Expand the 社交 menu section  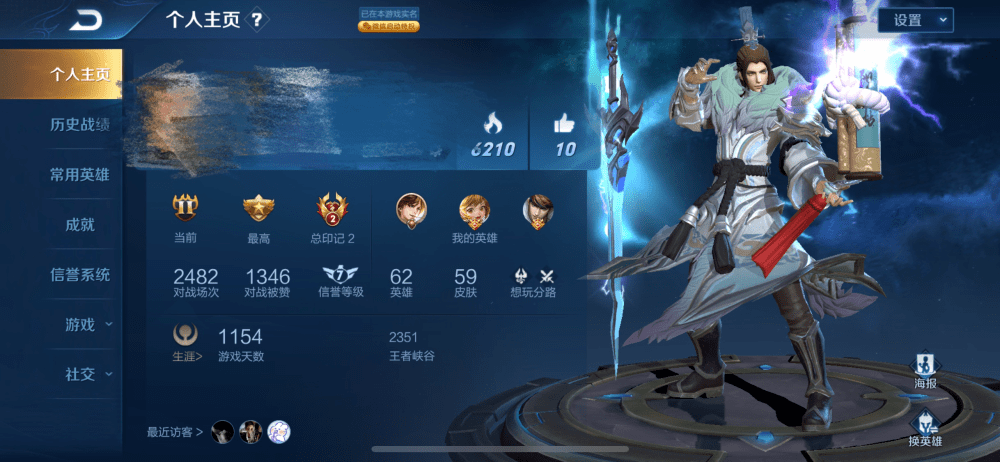pyautogui.click(x=86, y=374)
